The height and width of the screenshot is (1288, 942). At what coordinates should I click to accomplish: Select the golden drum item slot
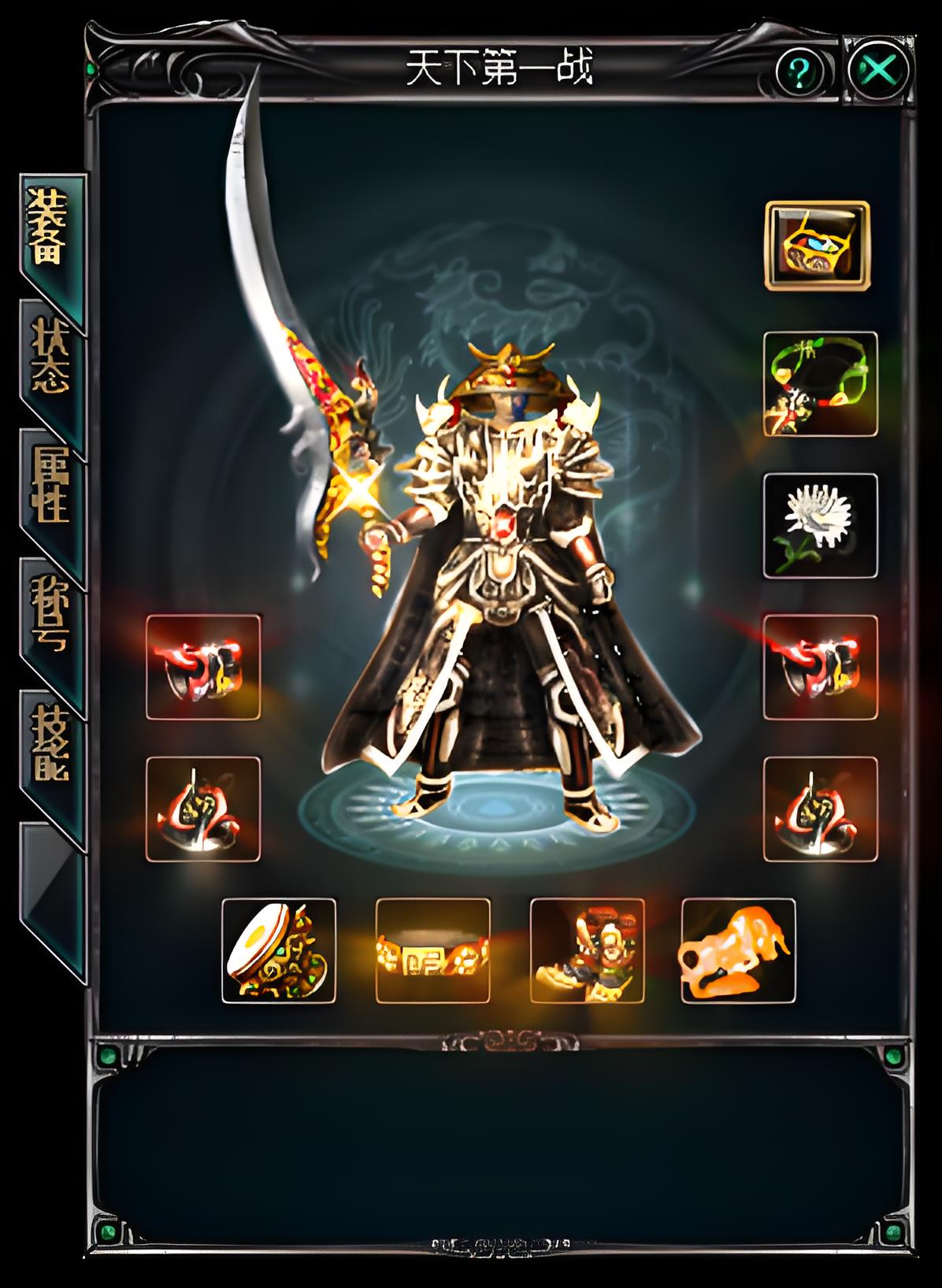pyautogui.click(x=279, y=951)
